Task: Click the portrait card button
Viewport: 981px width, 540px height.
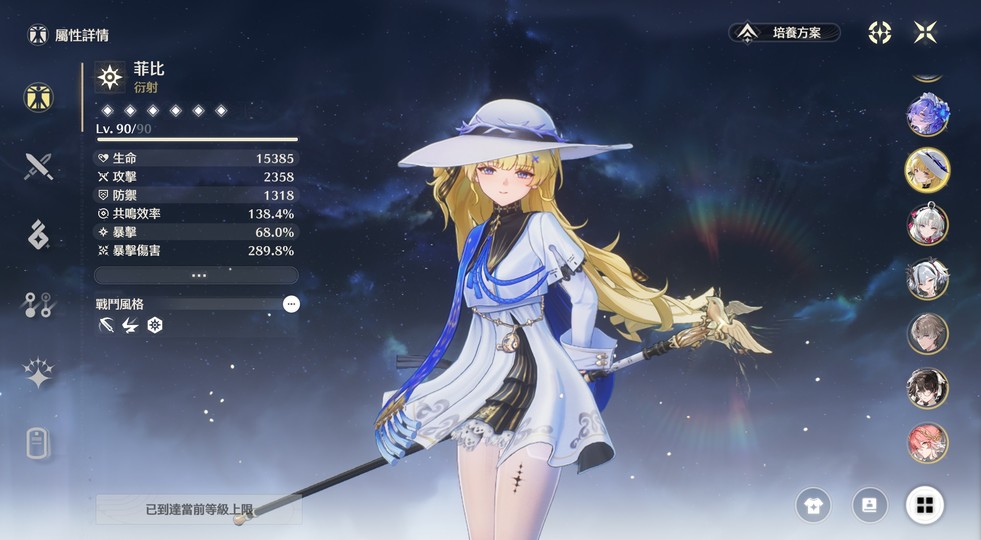Action: point(869,505)
